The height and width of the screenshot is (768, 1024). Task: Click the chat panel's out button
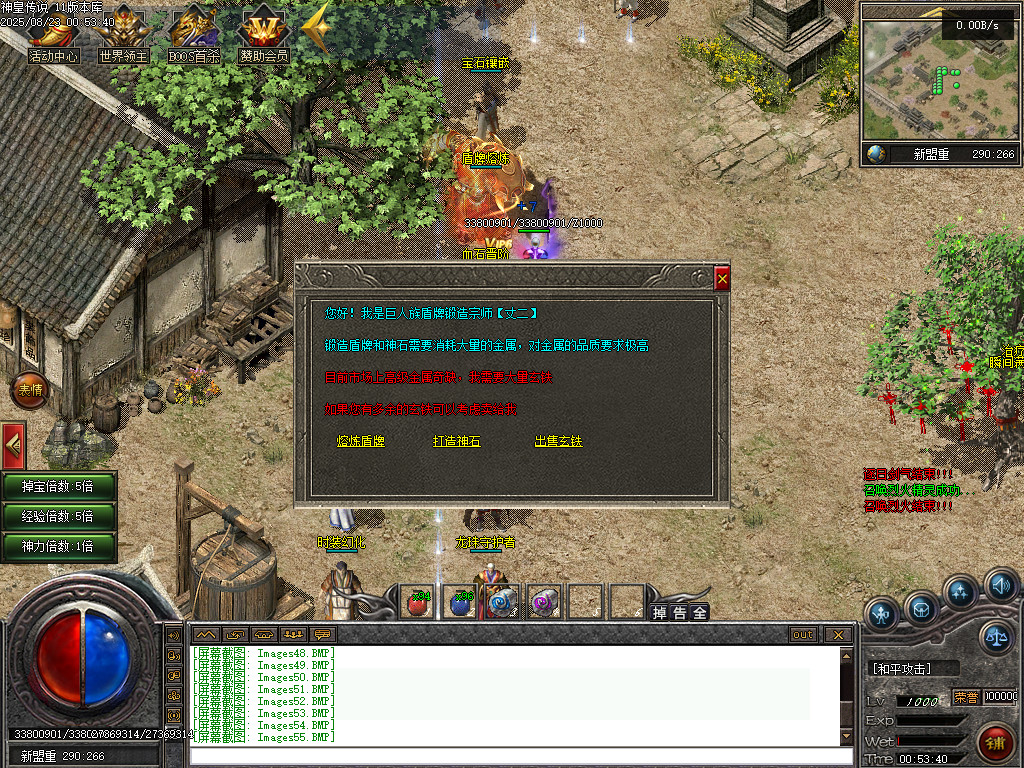(803, 635)
